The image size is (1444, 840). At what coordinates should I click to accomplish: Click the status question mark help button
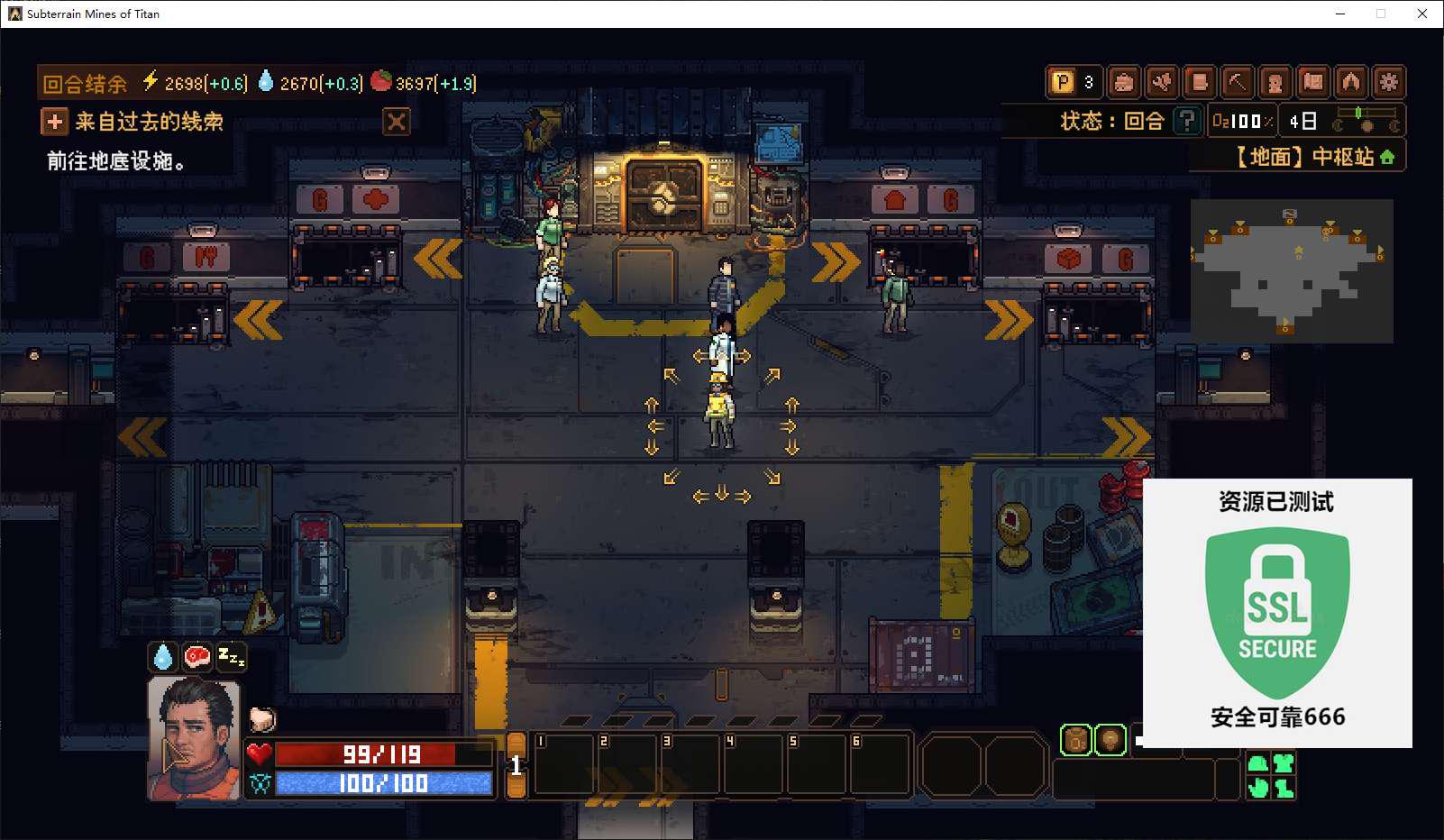pyautogui.click(x=1187, y=121)
